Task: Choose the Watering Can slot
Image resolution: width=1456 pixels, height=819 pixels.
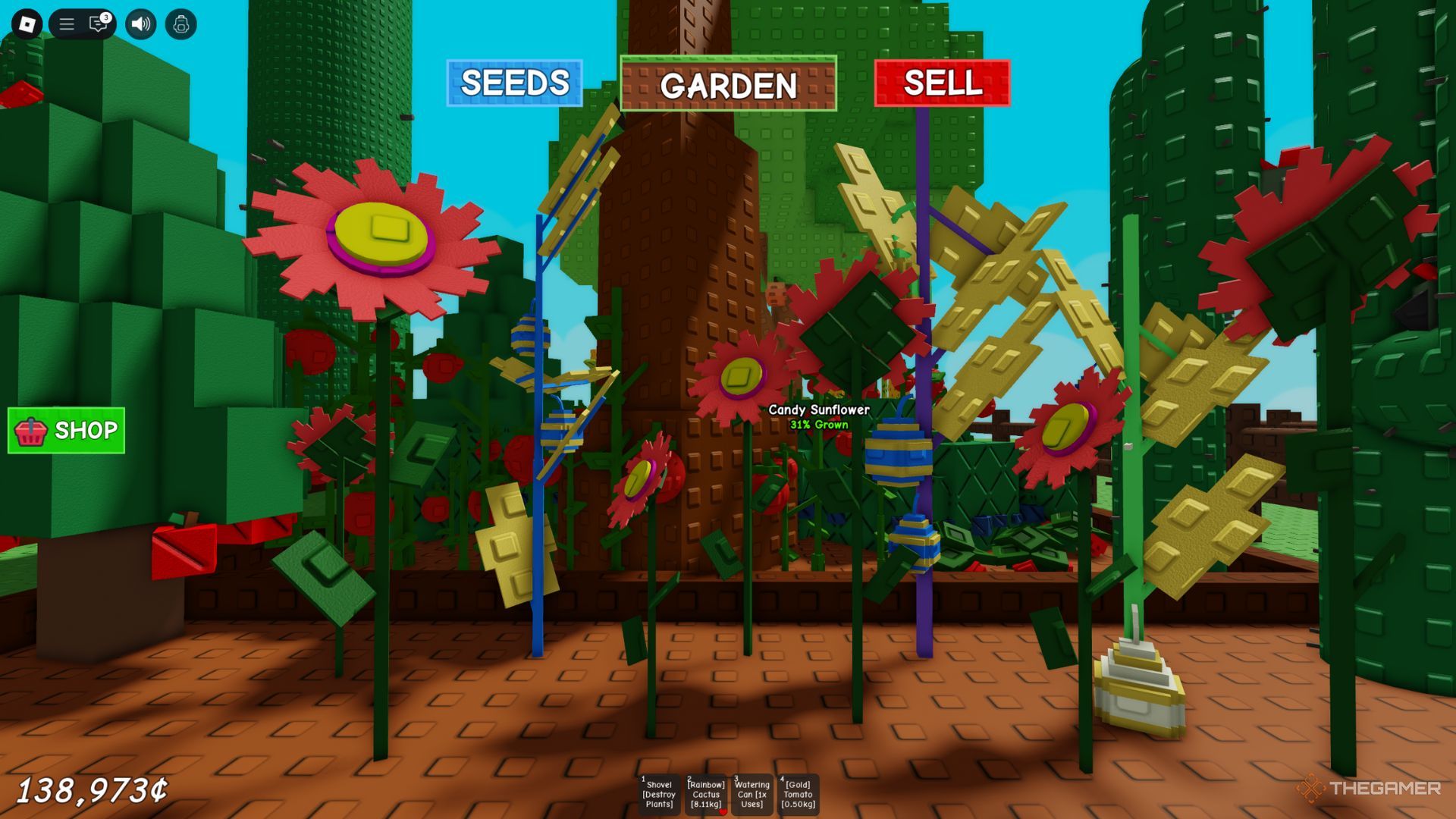Action: pos(752,794)
